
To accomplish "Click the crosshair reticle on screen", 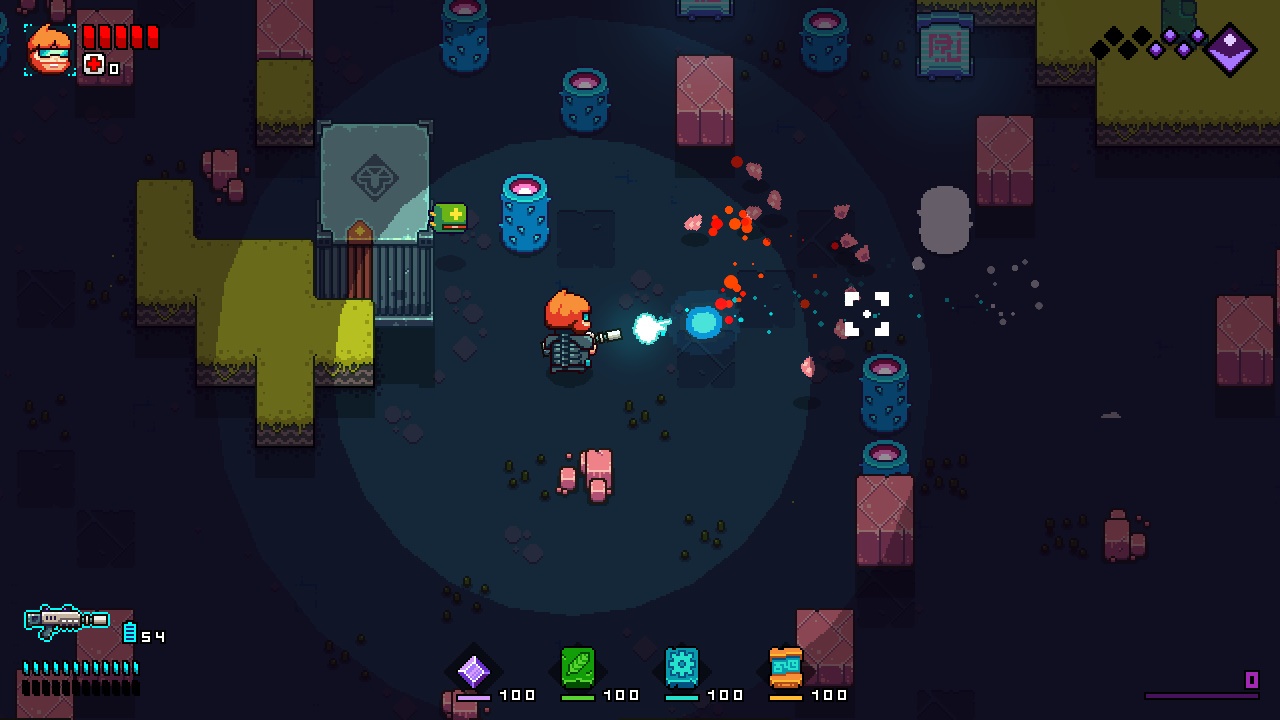I will pyautogui.click(x=866, y=313).
